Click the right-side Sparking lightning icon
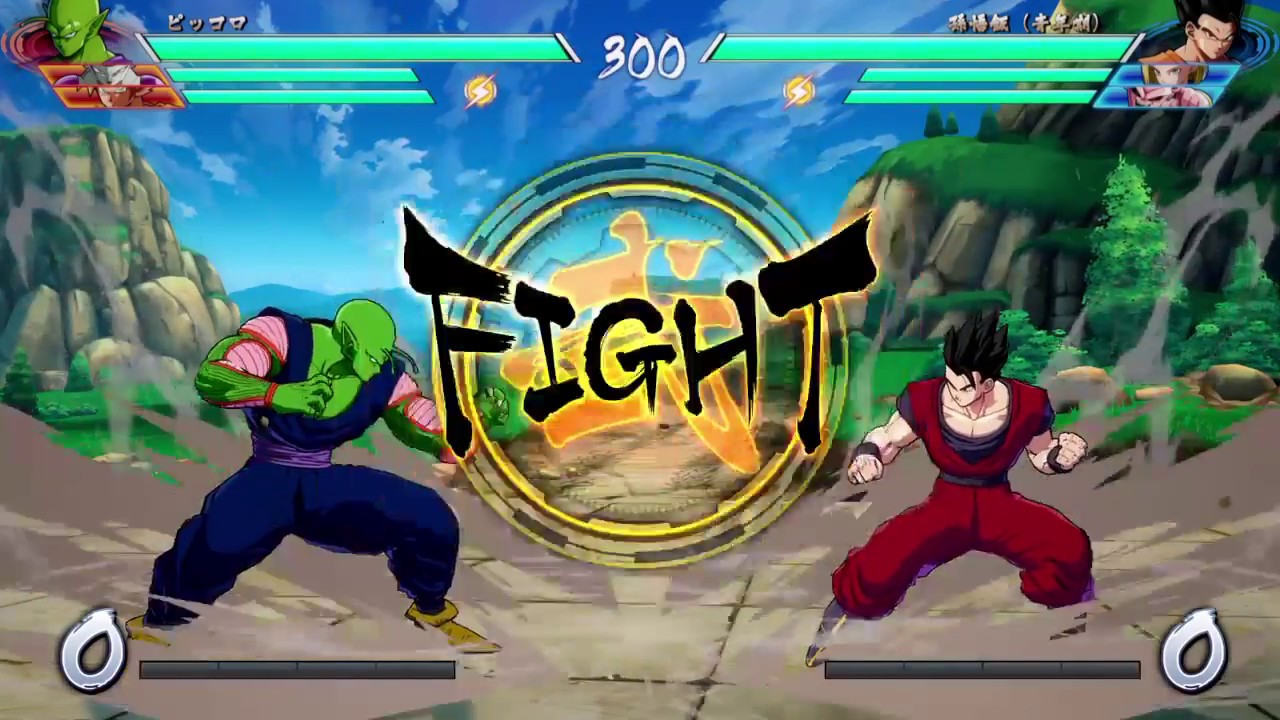Viewport: 1280px width, 720px height. (797, 90)
